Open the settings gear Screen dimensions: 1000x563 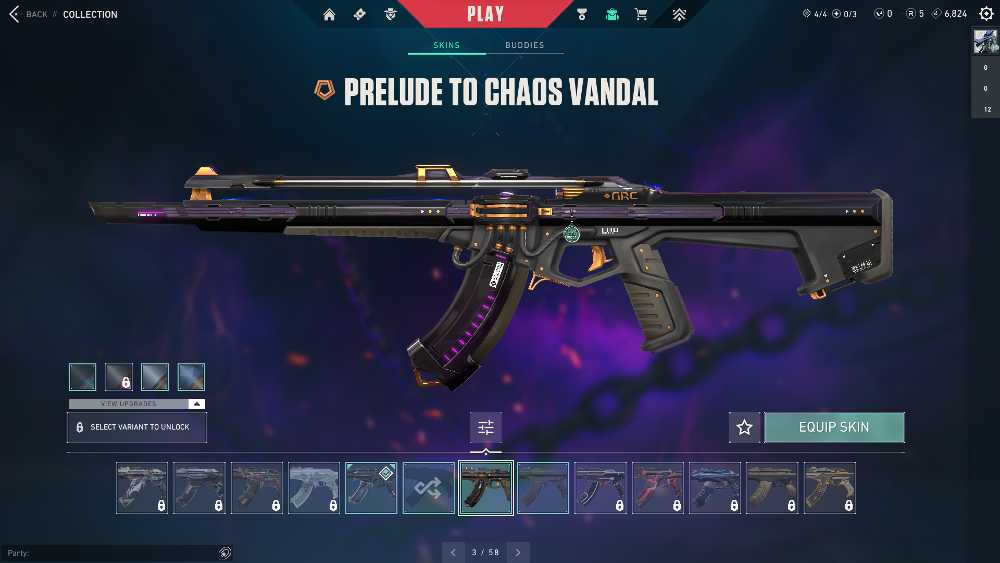tap(986, 14)
